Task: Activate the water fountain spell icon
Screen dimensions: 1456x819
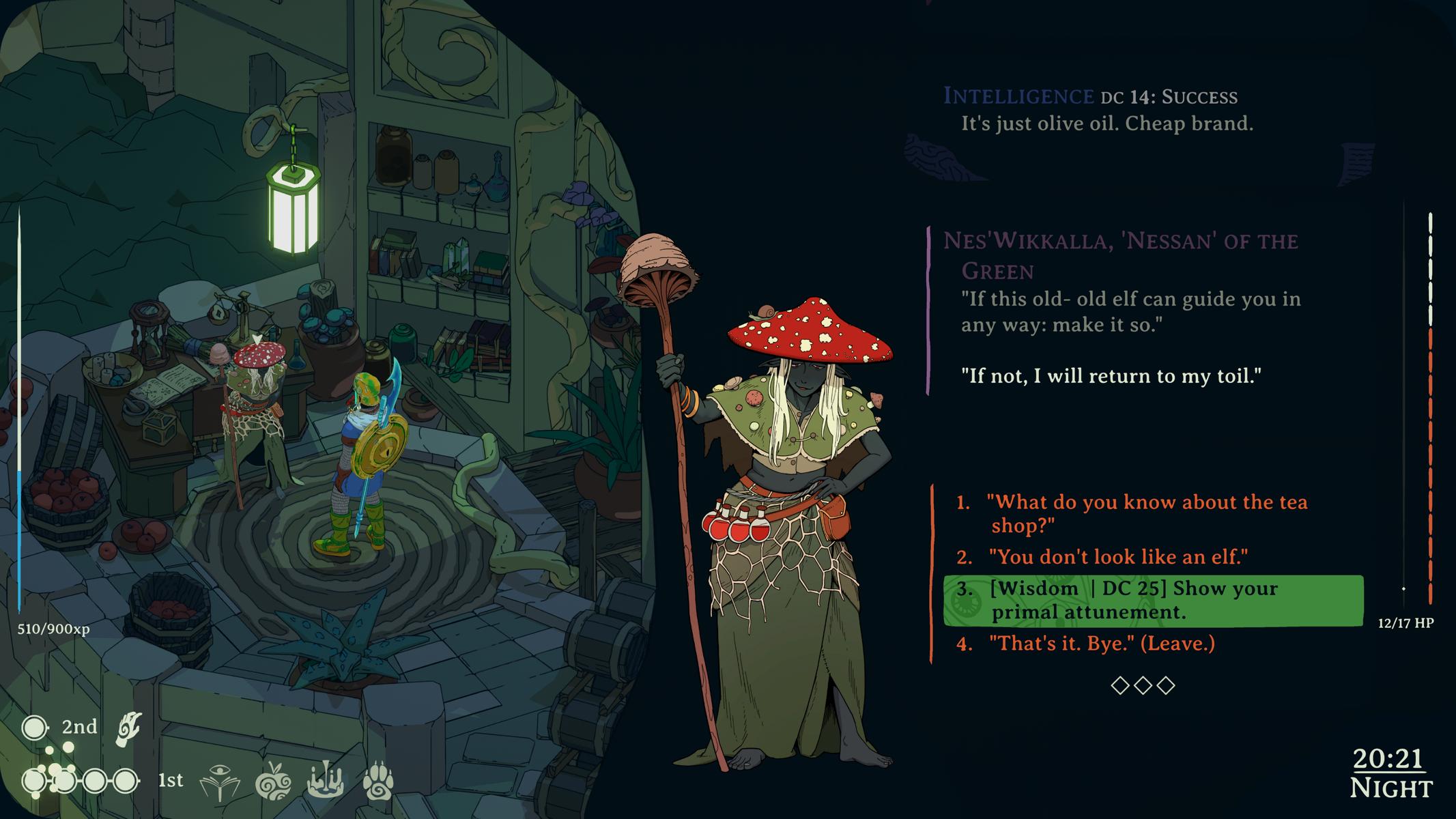Action: click(x=325, y=781)
